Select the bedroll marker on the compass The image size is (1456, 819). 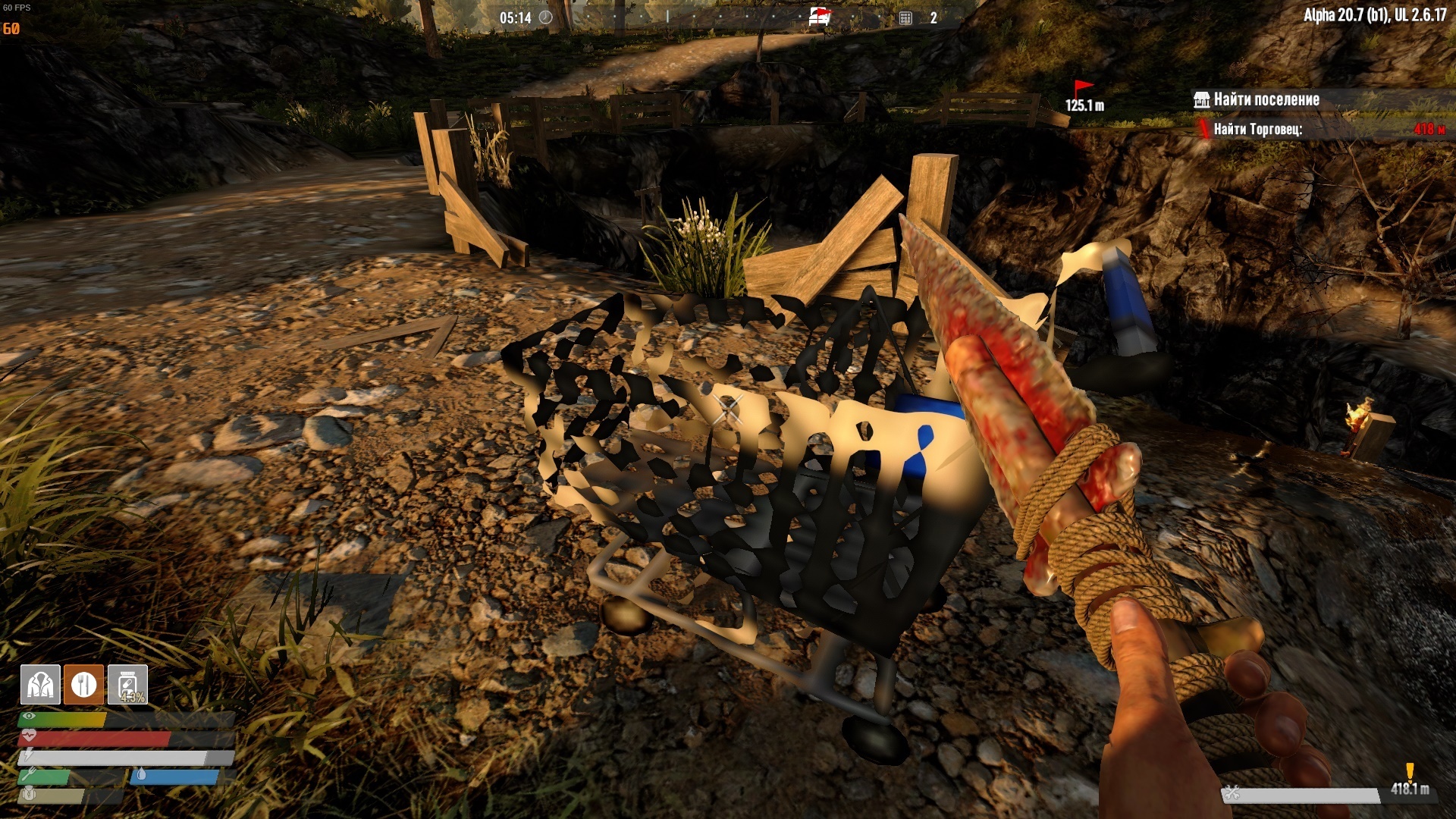[x=819, y=17]
